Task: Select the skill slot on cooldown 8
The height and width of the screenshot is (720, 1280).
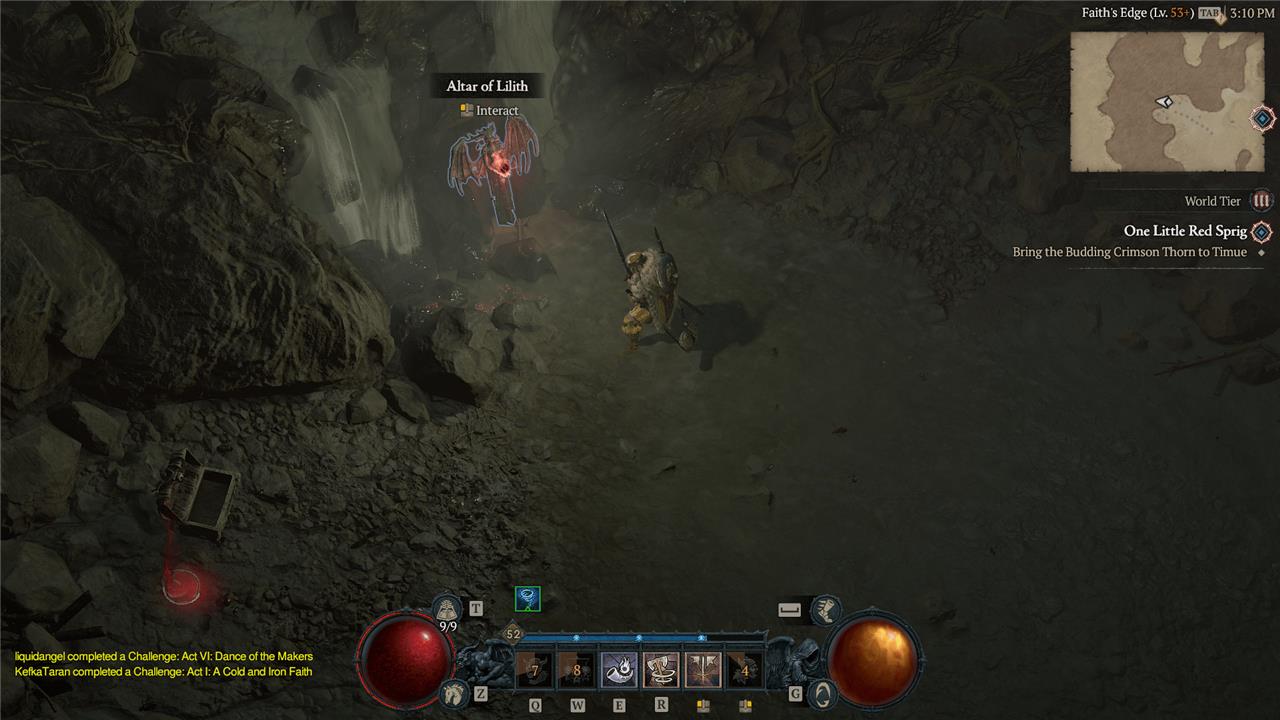Action: tap(577, 670)
